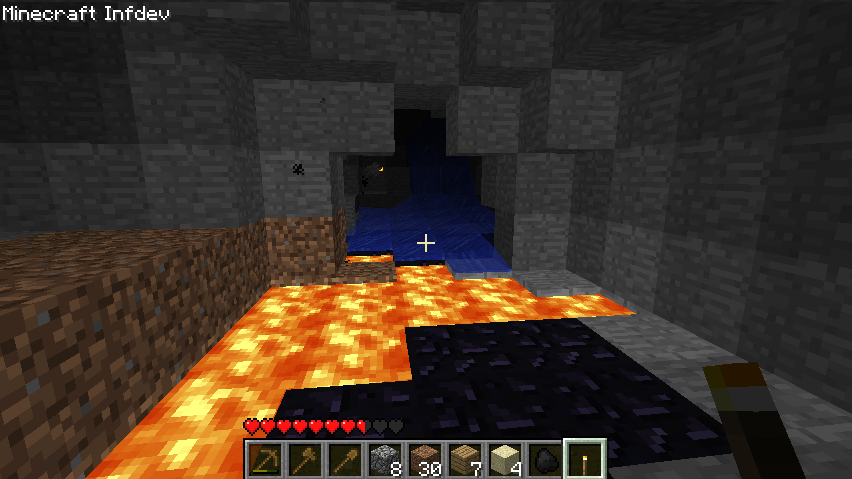This screenshot has width=852, height=479.
Task: Select the wooden axe hotbar slot
Action: tap(304, 459)
